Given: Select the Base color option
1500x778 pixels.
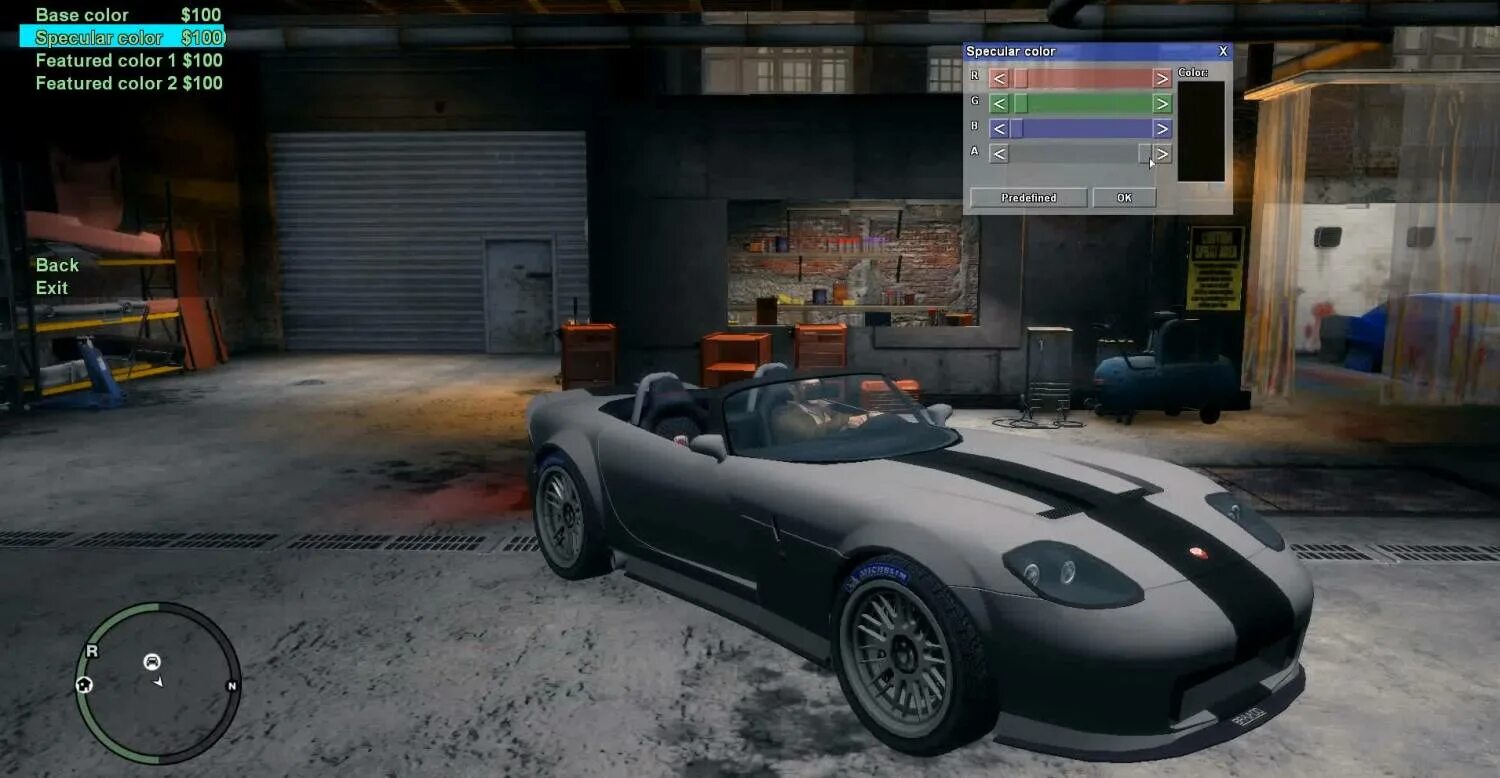Looking at the screenshot, I should click(x=80, y=14).
